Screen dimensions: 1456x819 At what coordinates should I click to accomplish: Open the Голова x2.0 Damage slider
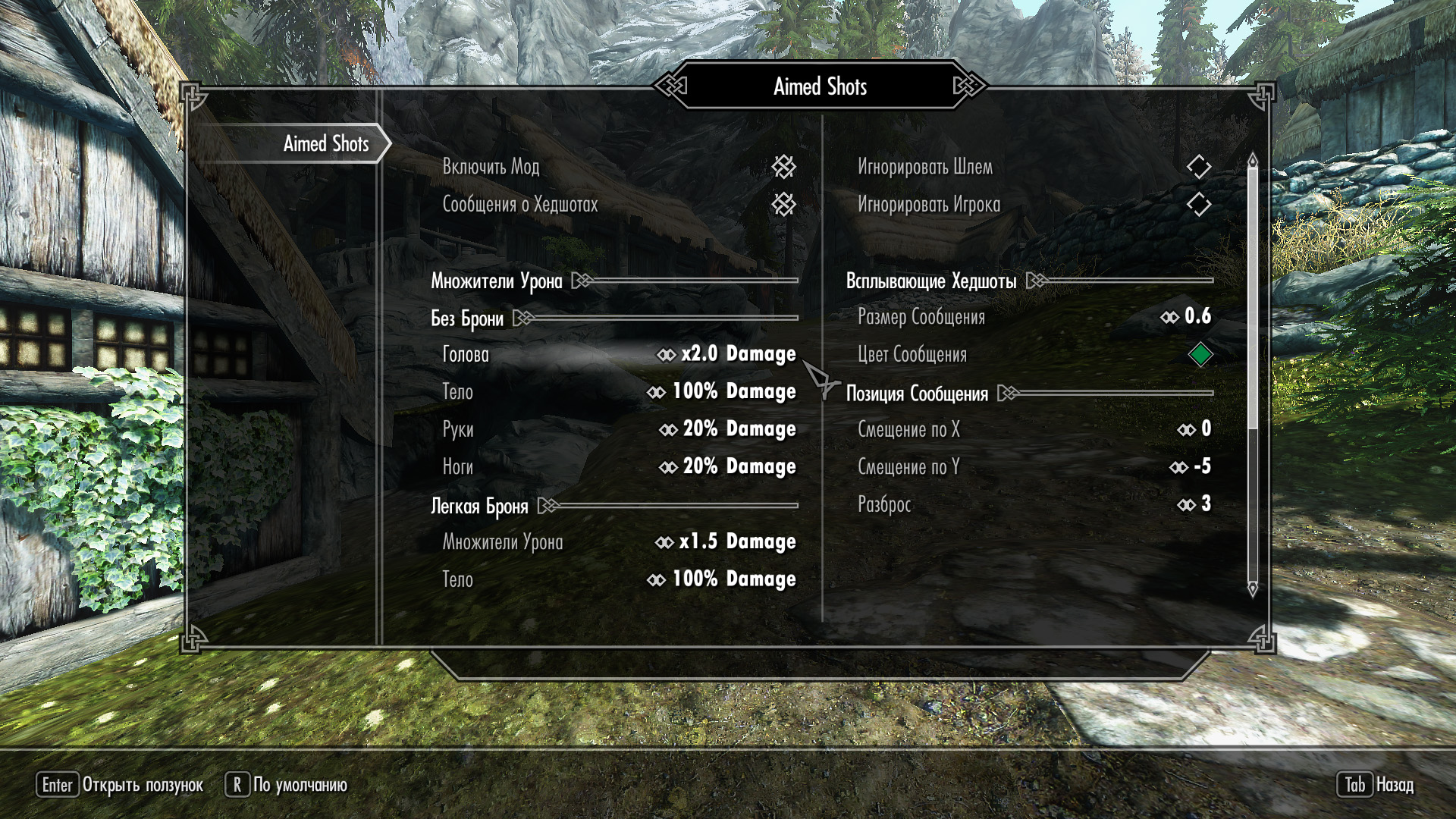726,354
